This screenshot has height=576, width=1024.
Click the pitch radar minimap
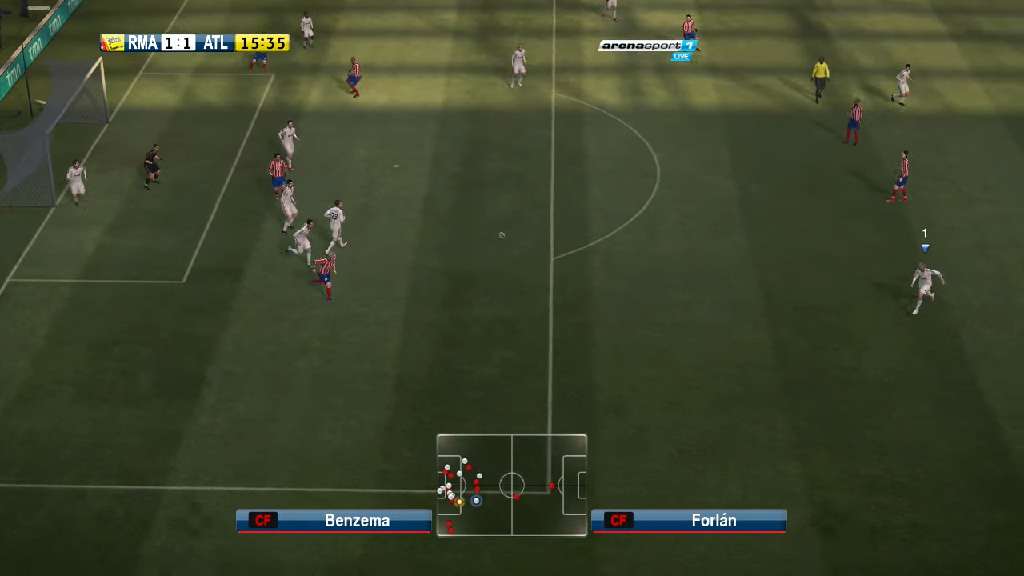pyautogui.click(x=512, y=485)
